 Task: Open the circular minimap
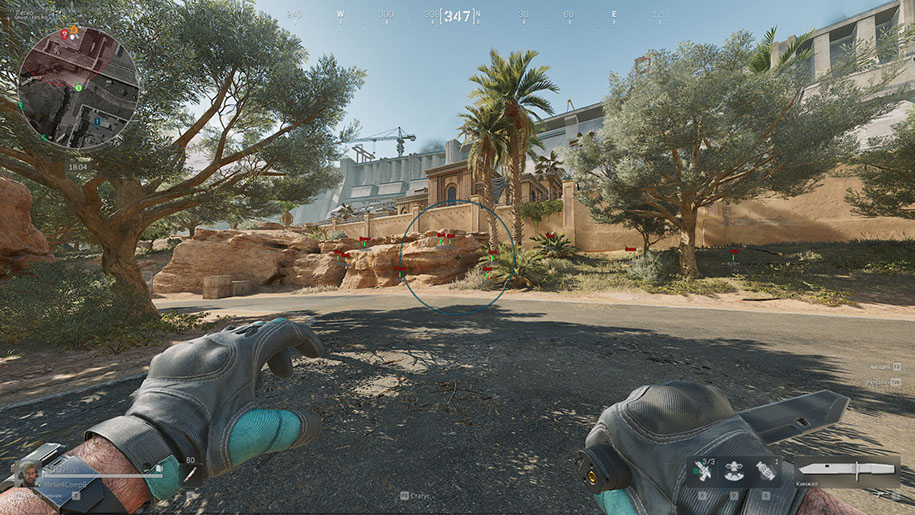78,88
